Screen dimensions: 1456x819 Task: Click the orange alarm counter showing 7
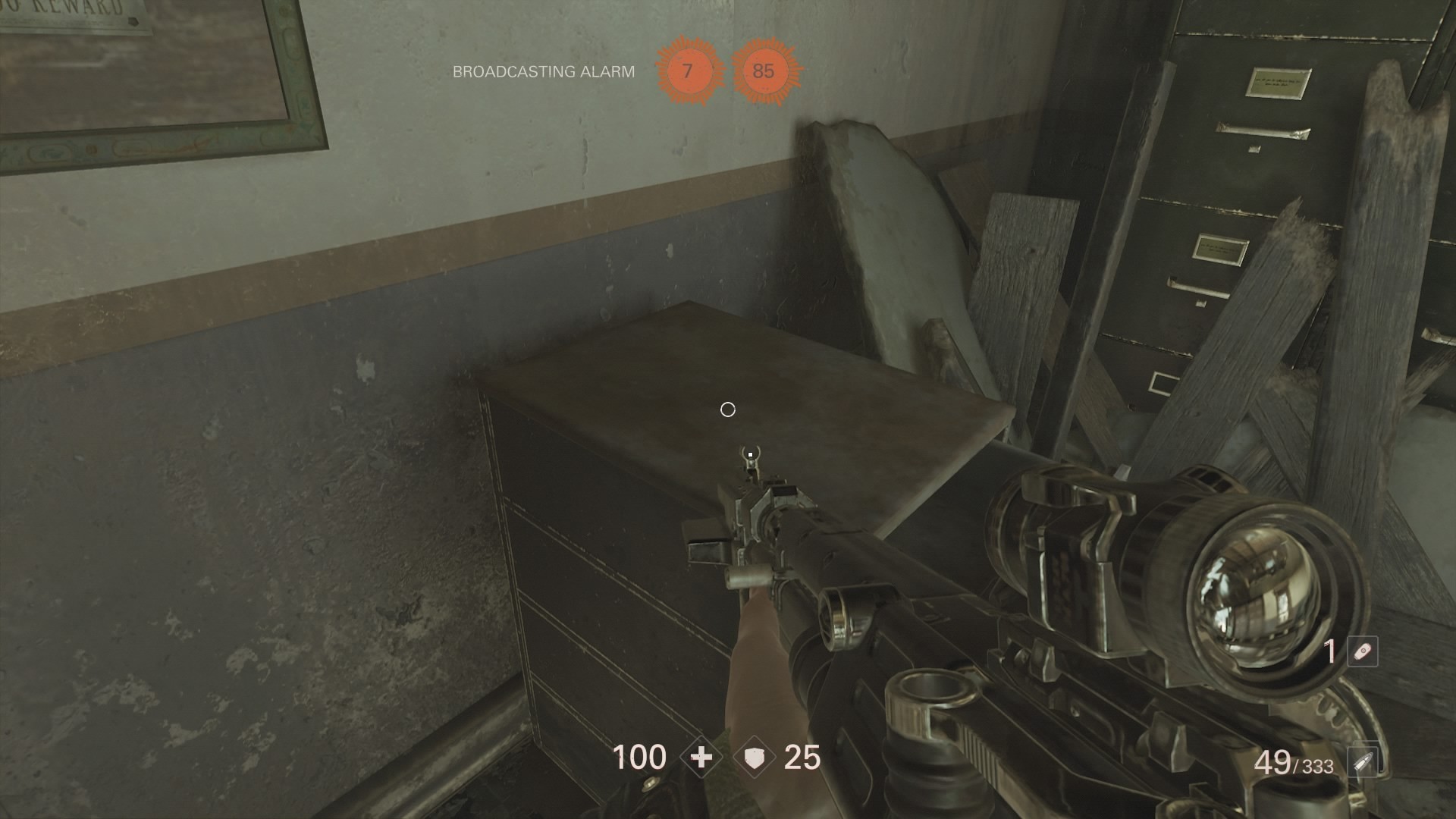click(689, 73)
